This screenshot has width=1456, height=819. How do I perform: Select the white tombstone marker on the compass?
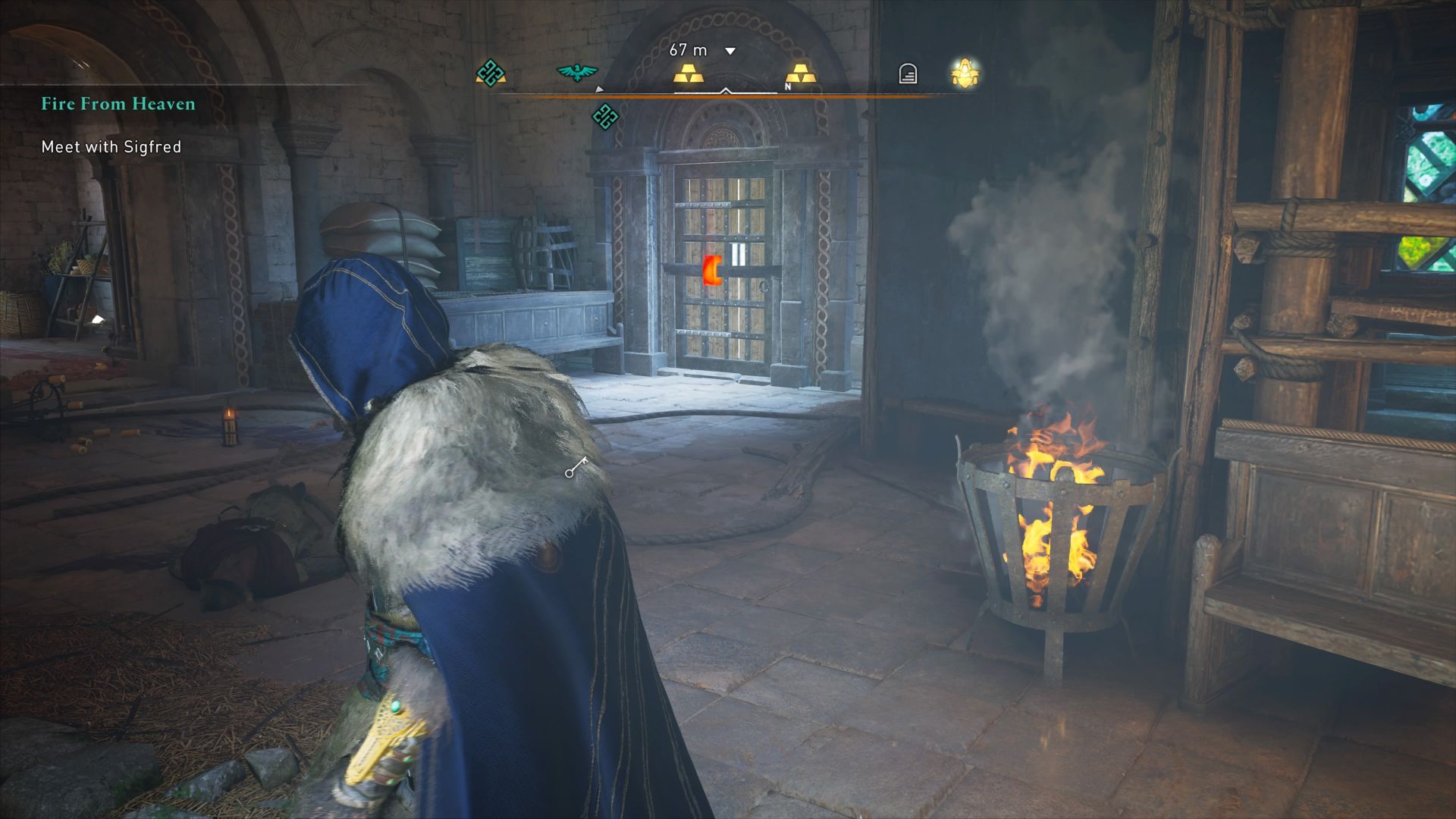pos(907,73)
